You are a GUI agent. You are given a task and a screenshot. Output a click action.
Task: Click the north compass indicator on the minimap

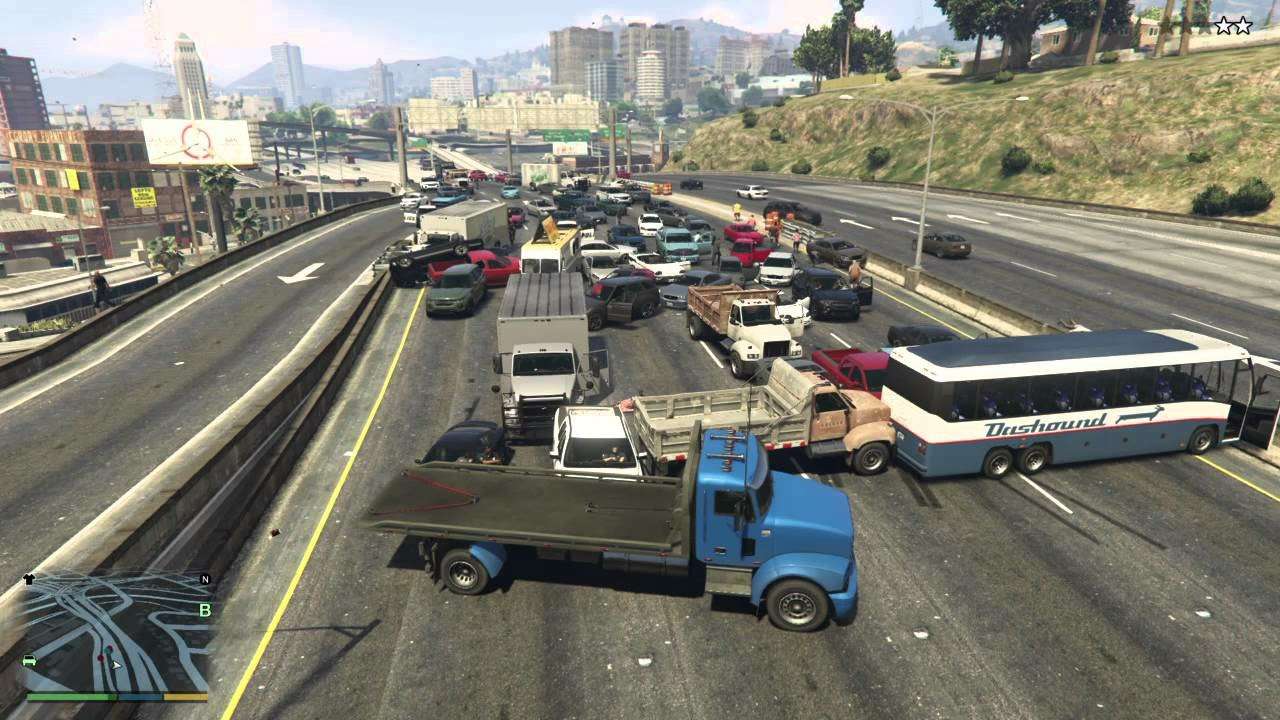coord(205,579)
